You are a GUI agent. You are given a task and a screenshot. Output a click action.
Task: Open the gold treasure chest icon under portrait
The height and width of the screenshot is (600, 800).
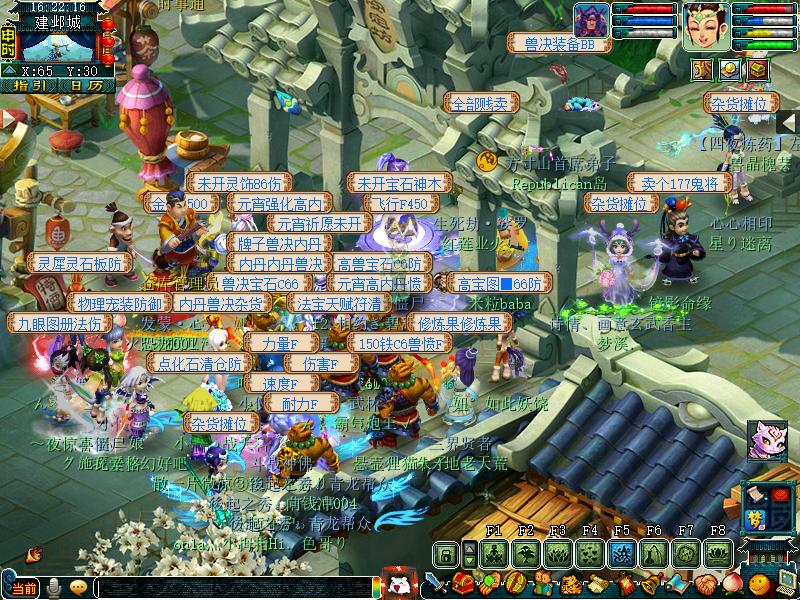click(757, 69)
